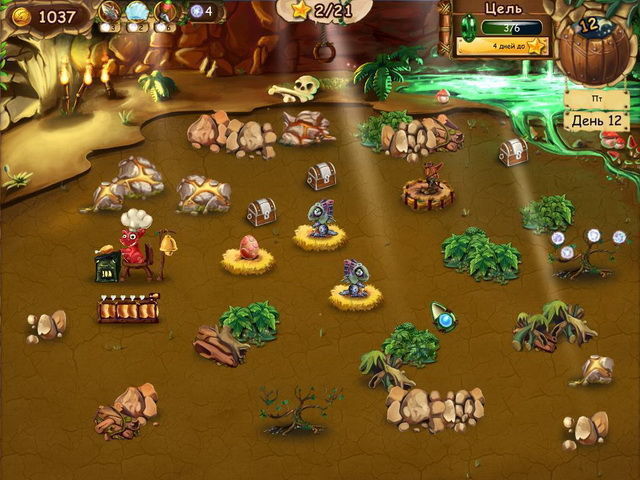
Task: Open the День 12 calendar sign
Action: coord(594,119)
